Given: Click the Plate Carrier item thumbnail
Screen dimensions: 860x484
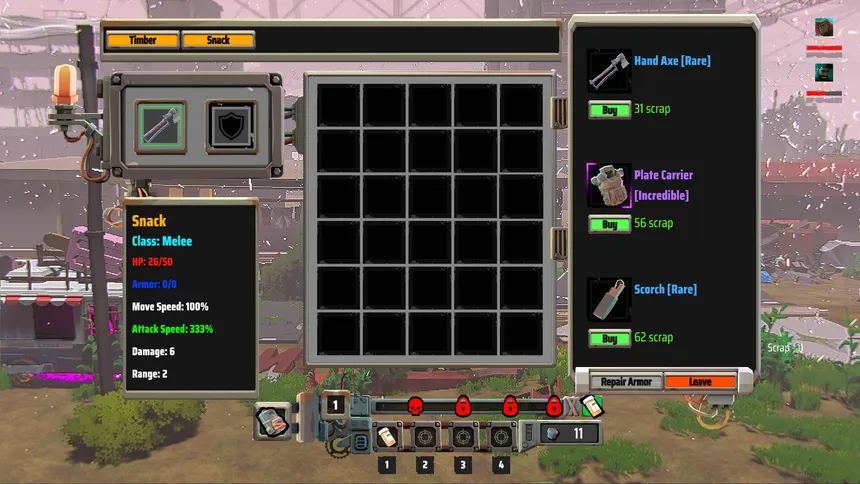Looking at the screenshot, I should pos(609,186).
